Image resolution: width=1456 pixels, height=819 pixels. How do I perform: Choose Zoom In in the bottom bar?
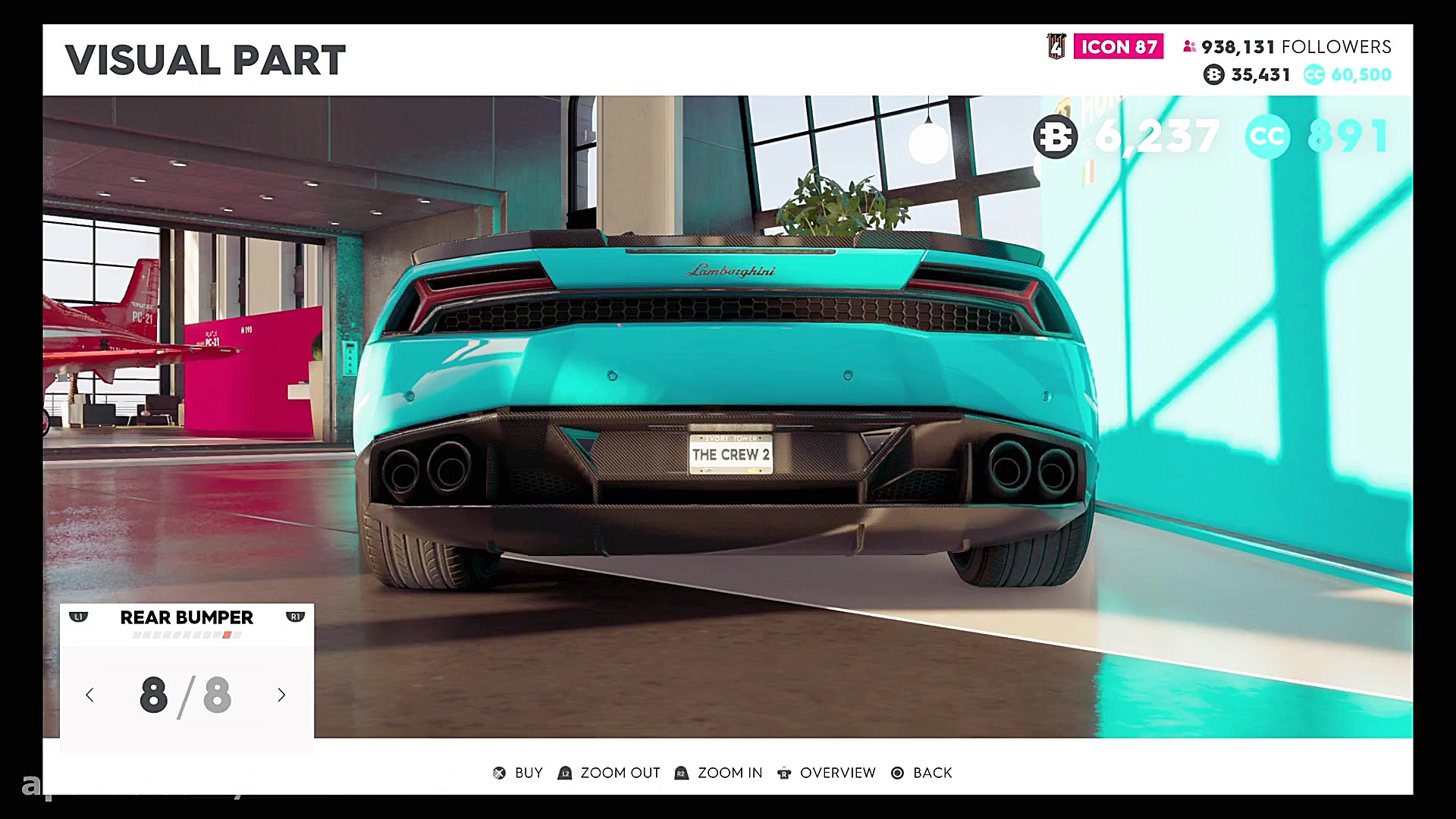(719, 773)
